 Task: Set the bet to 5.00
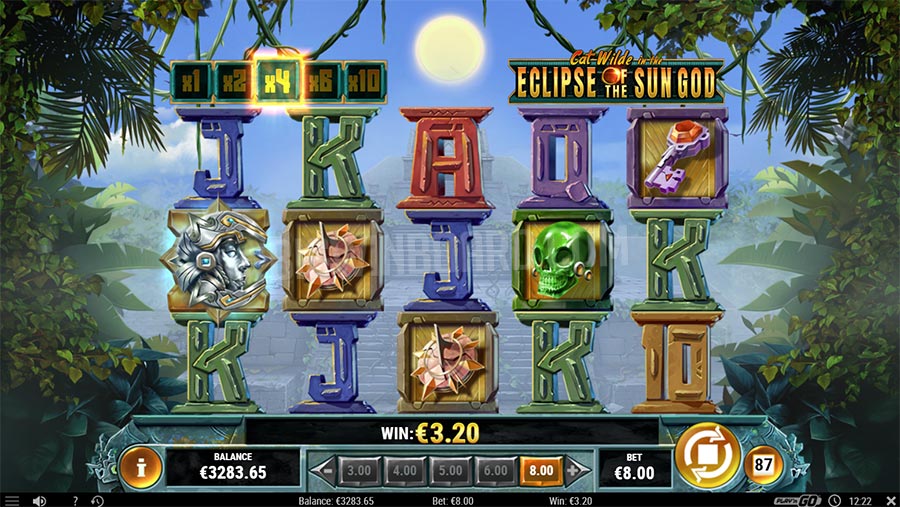[x=449, y=469]
